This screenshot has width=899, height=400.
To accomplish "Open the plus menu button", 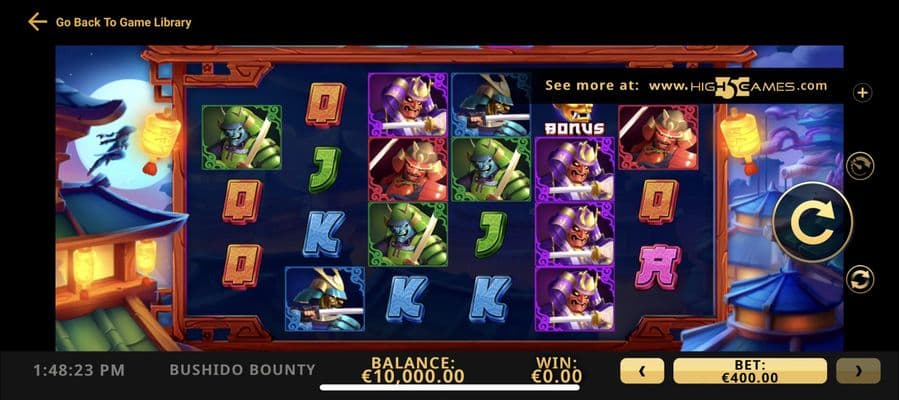I will pos(862,92).
